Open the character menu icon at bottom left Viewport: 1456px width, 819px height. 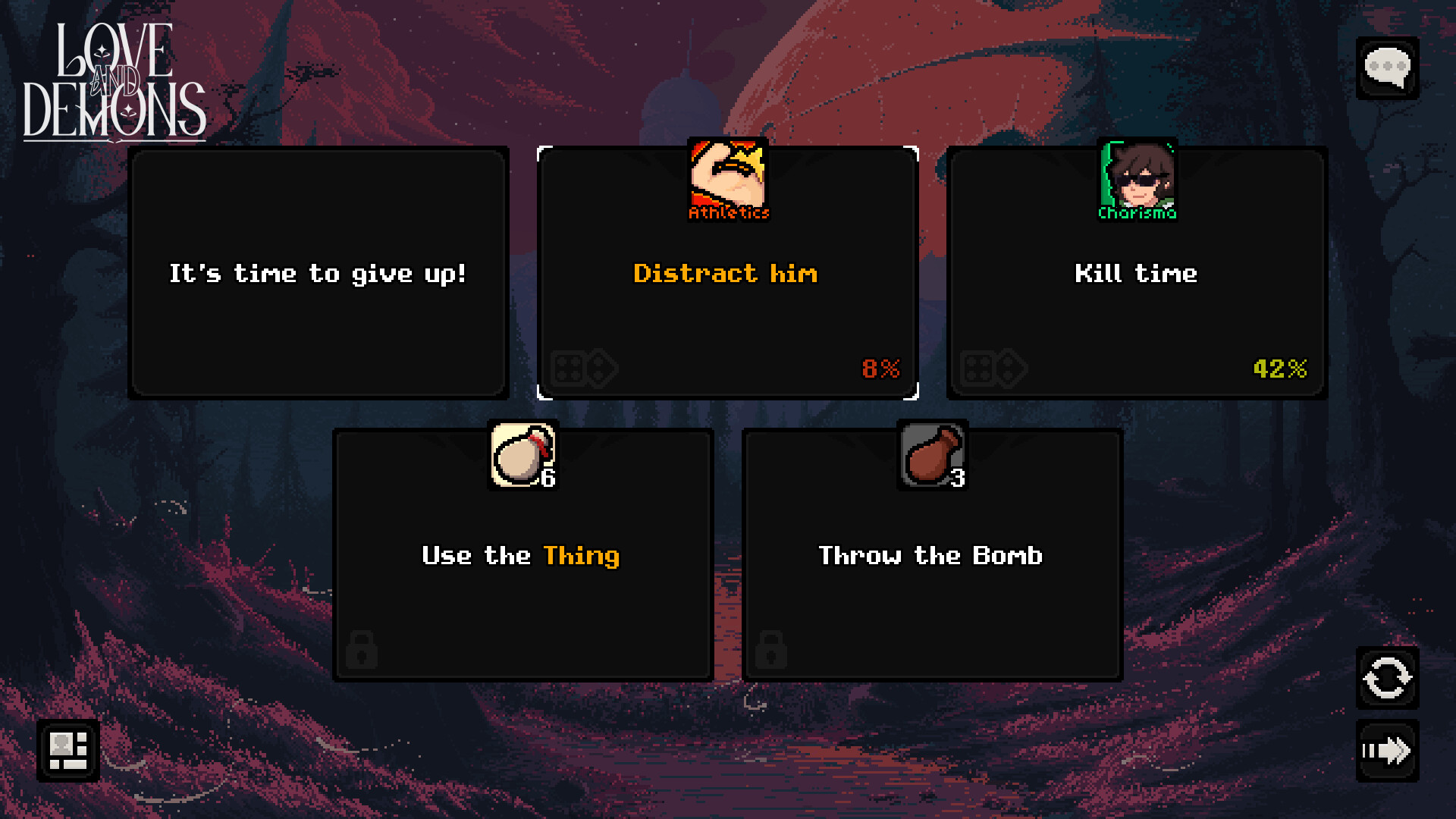67,751
